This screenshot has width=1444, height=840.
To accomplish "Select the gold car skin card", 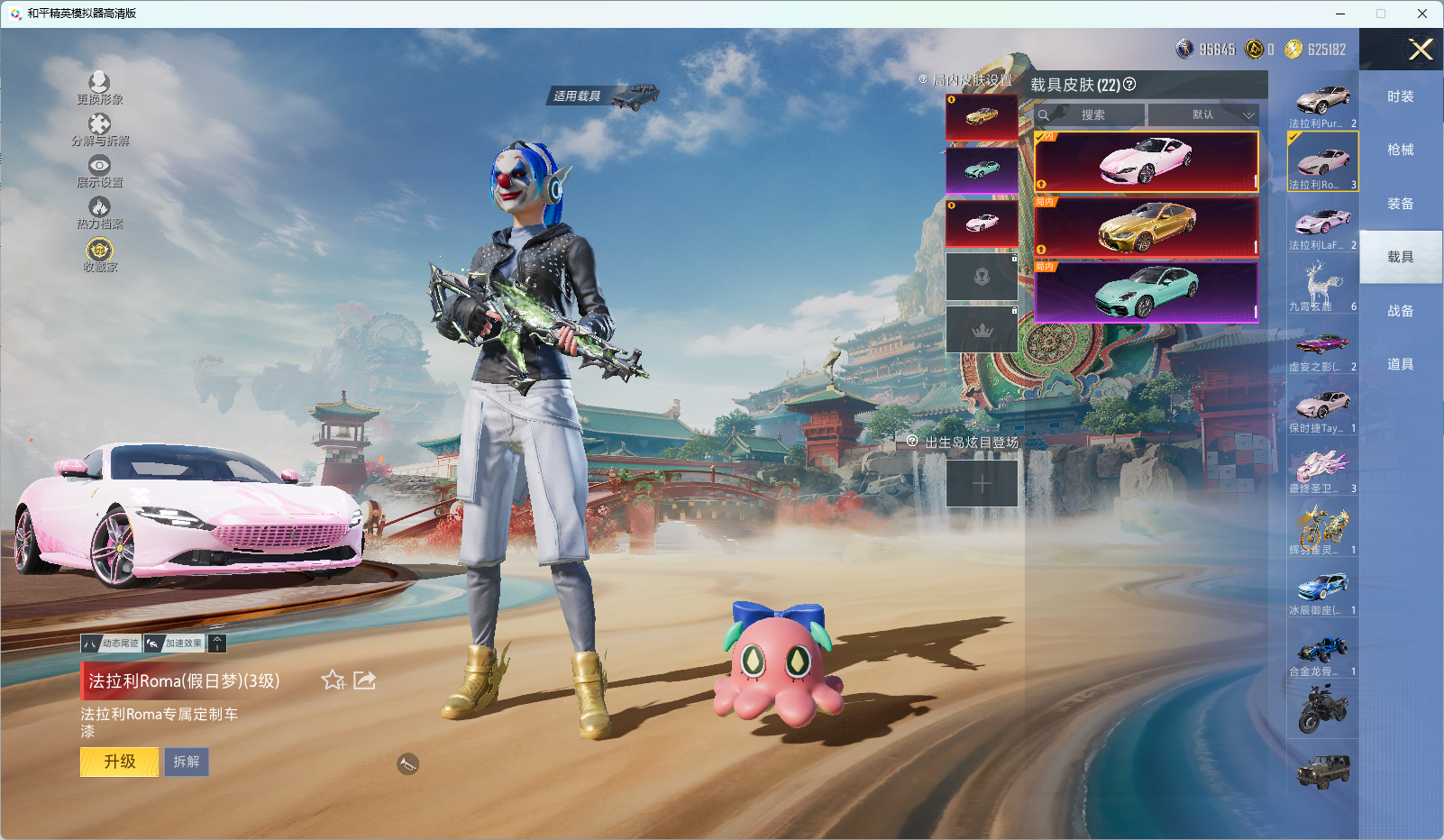I will coord(1146,227).
